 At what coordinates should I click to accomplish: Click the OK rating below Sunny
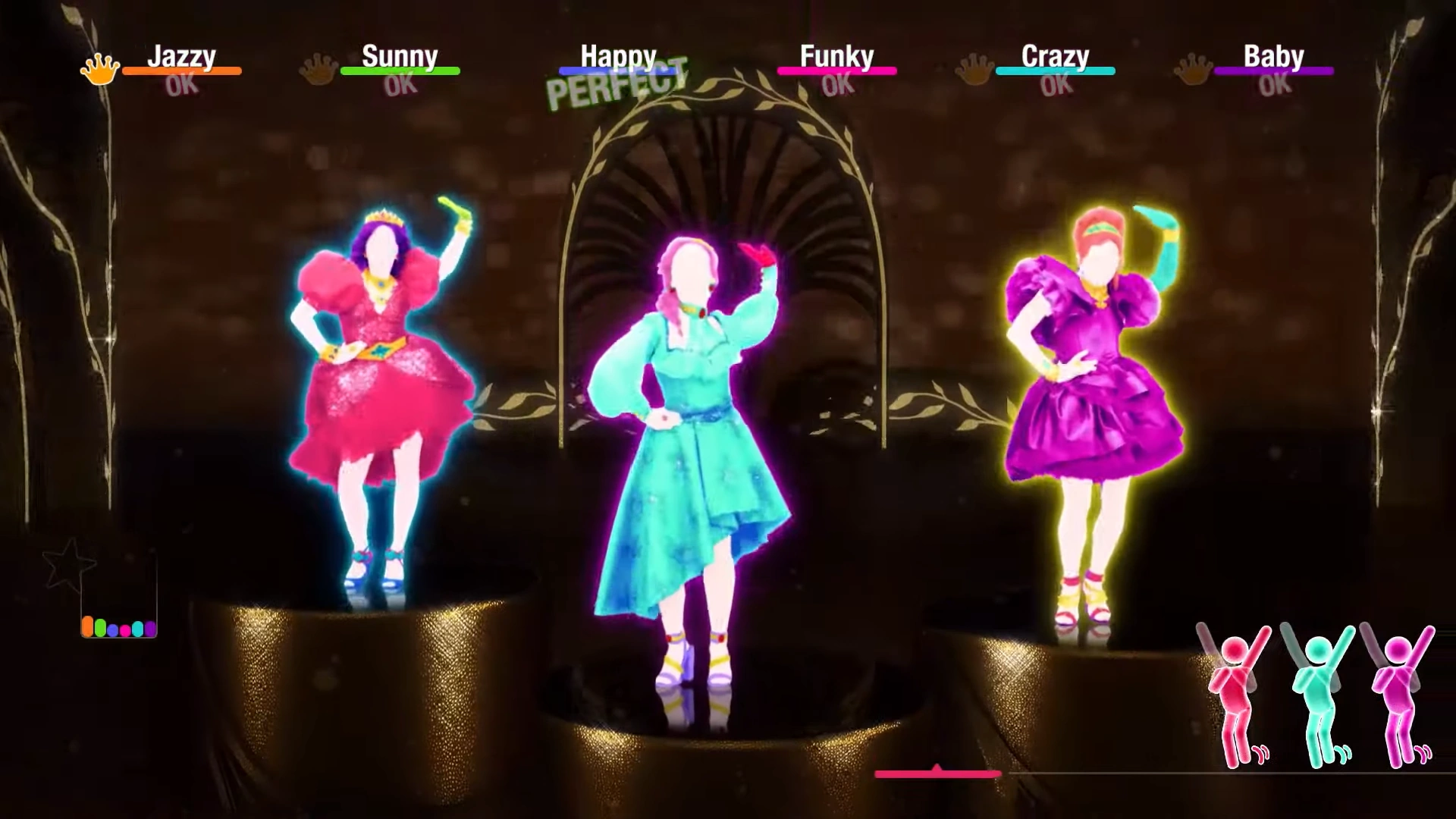tap(400, 83)
